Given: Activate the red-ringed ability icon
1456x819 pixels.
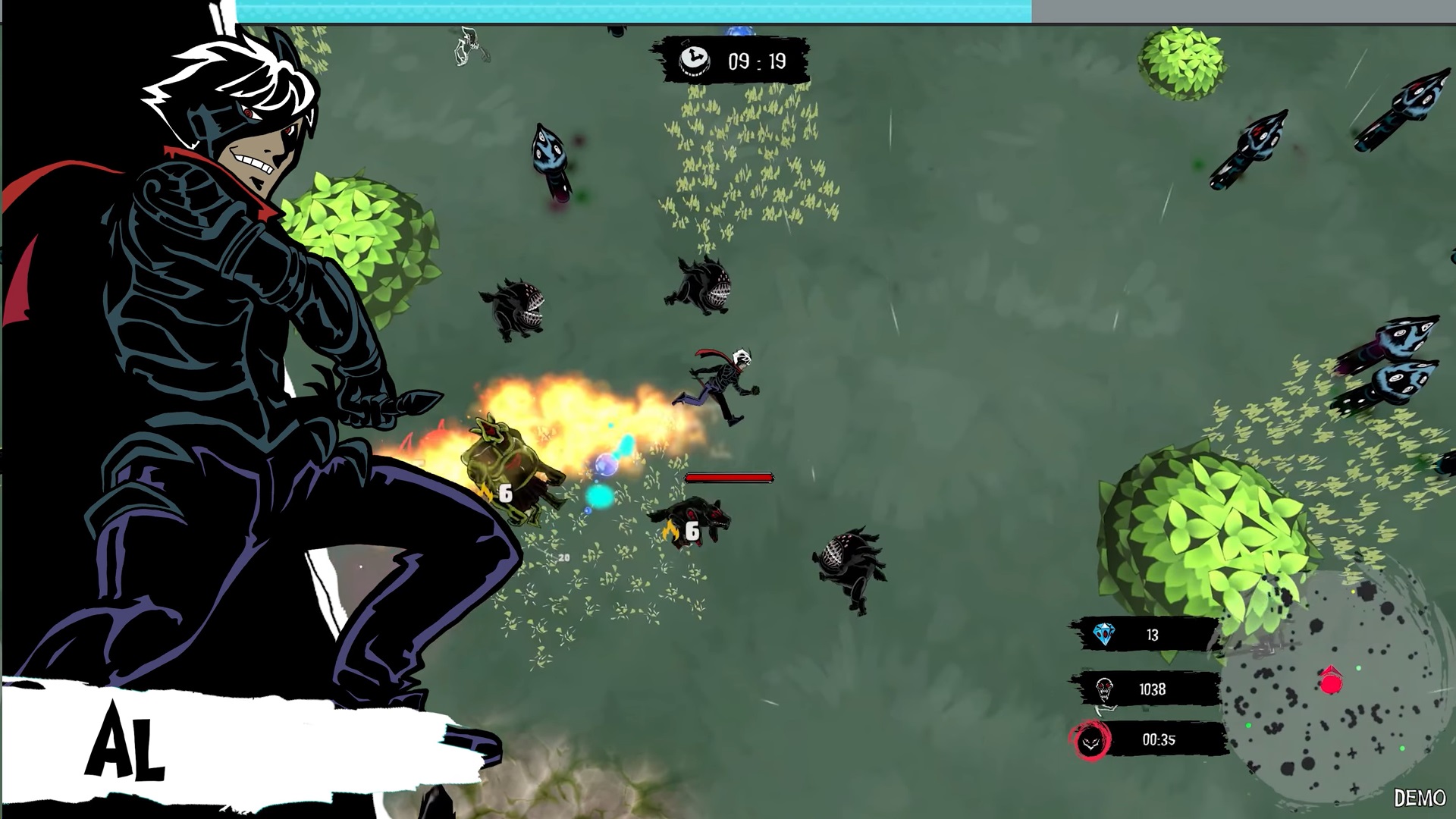Looking at the screenshot, I should pyautogui.click(x=1091, y=741).
